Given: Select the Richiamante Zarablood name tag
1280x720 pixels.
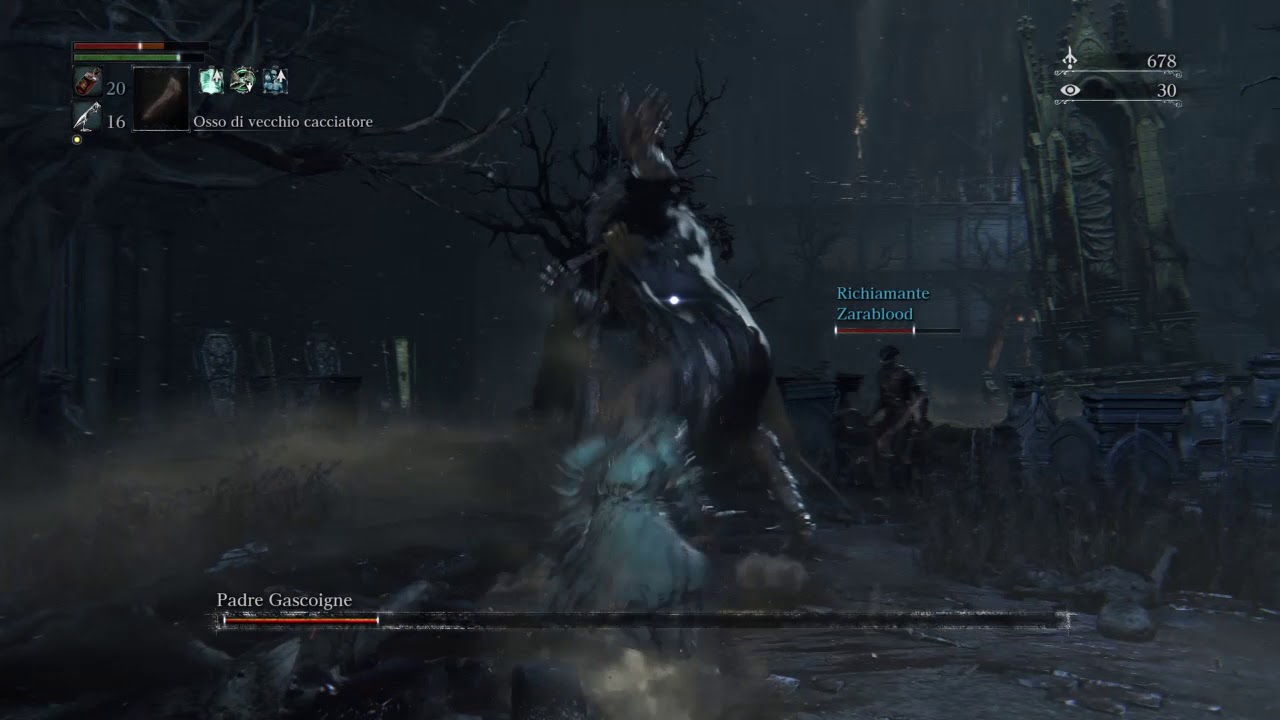Looking at the screenshot, I should pyautogui.click(x=883, y=303).
